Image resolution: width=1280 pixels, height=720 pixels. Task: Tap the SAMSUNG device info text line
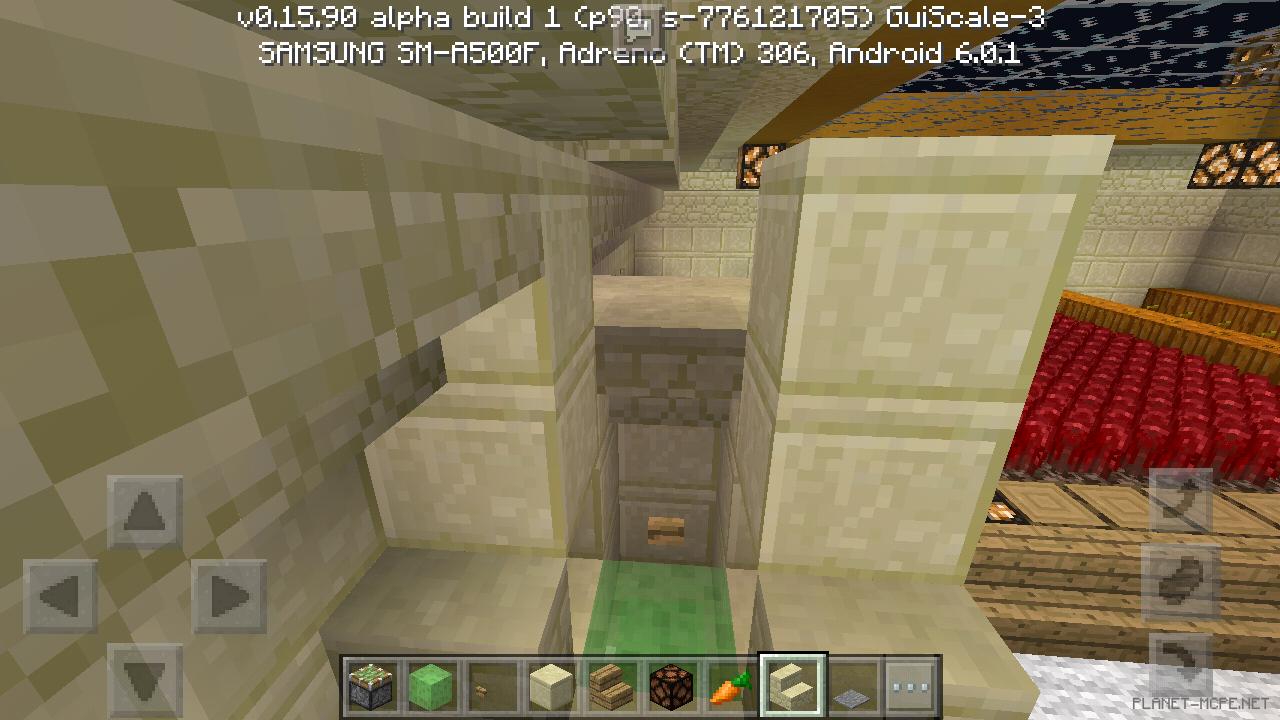(x=640, y=54)
